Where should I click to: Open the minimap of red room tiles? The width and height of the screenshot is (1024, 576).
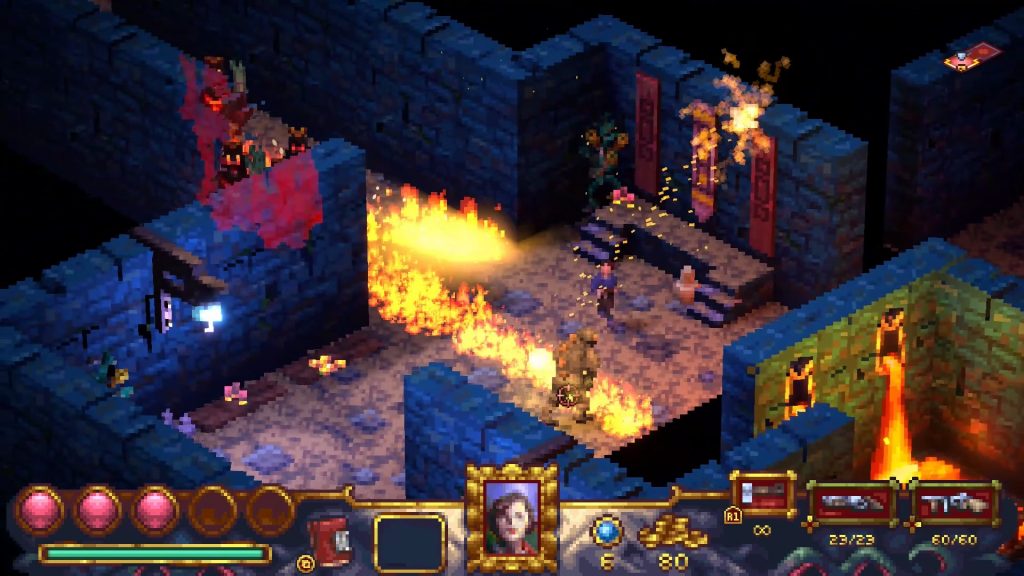pyautogui.click(x=972, y=55)
